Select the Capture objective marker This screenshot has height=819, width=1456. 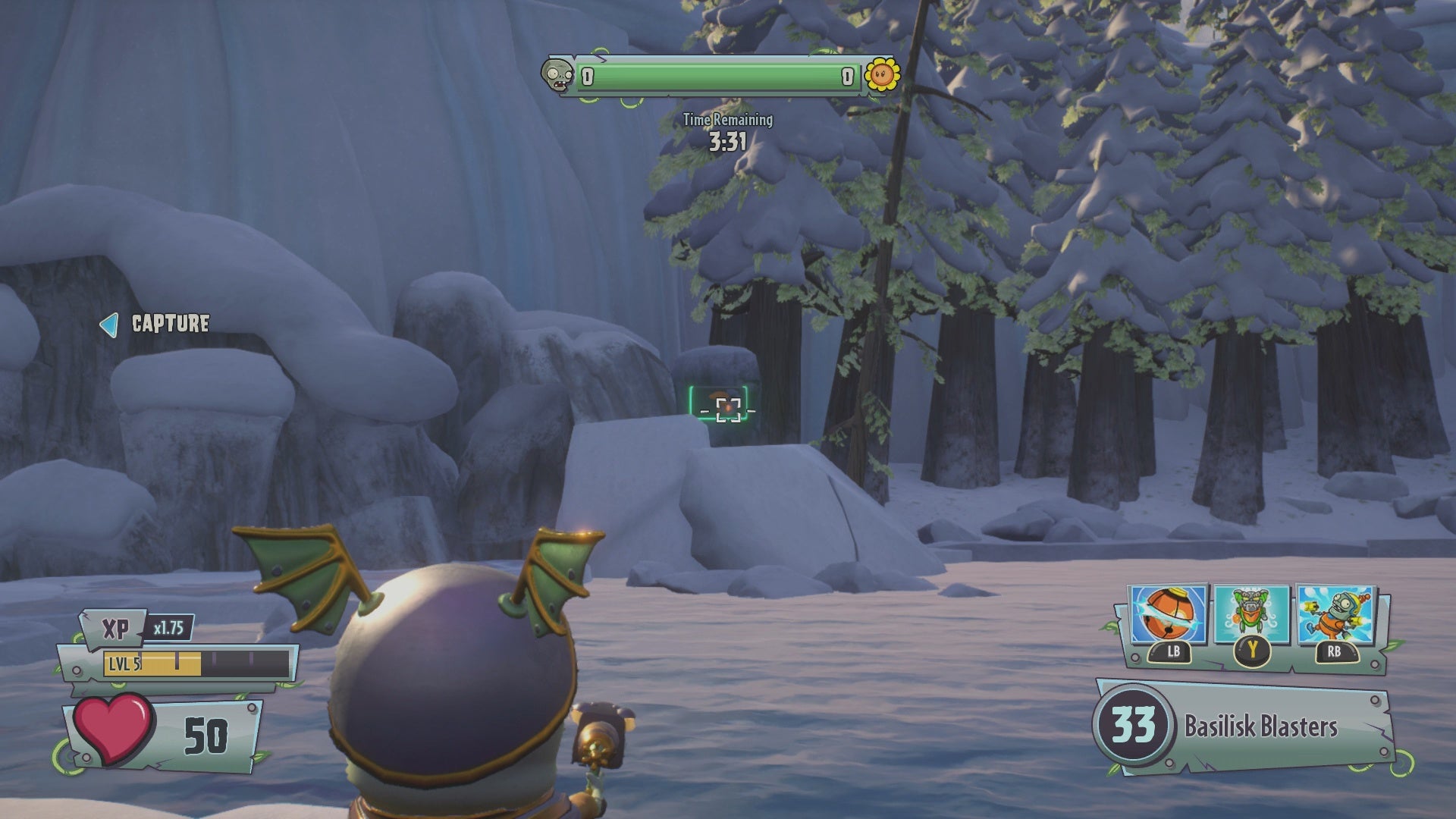[x=155, y=324]
